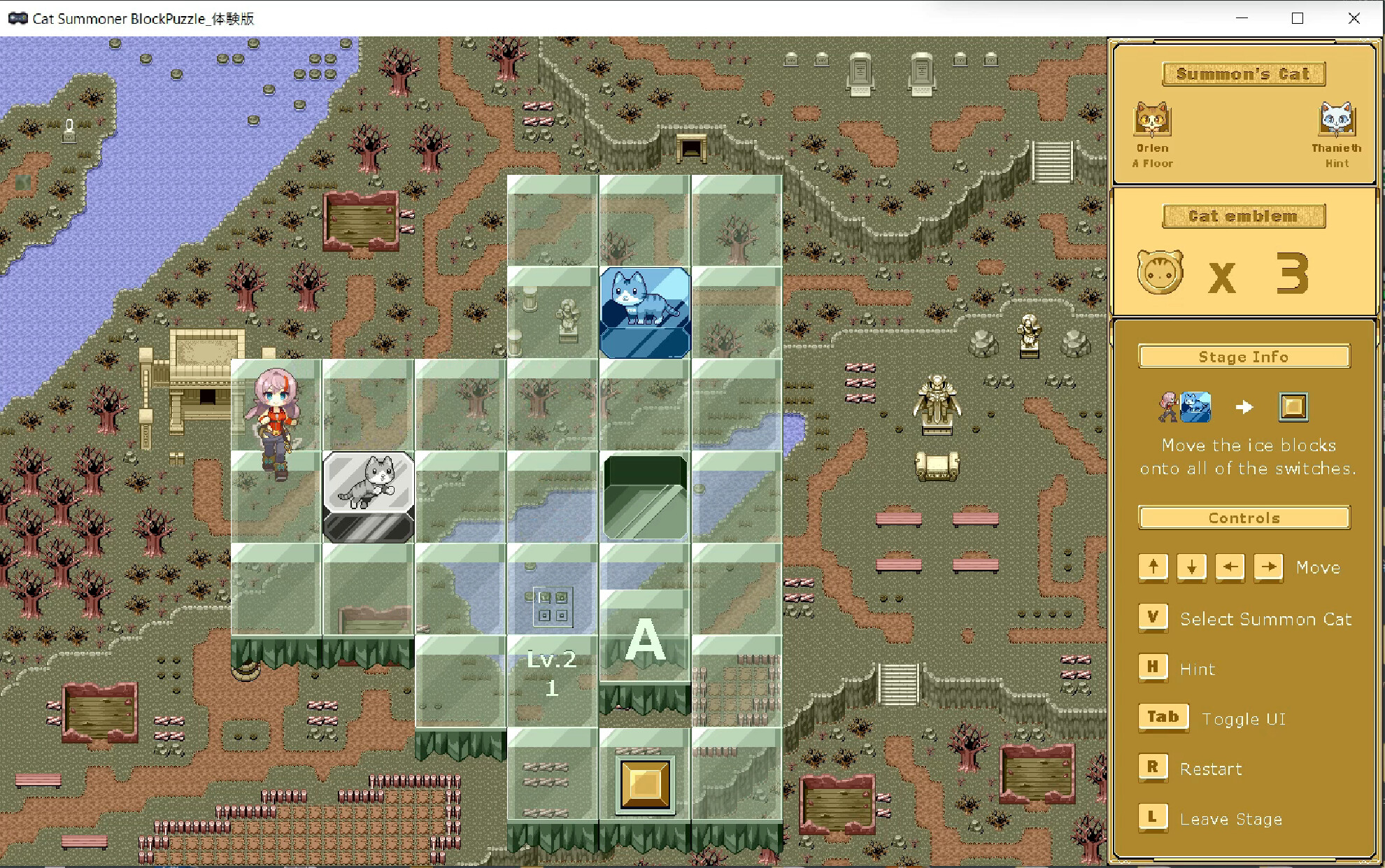Toggle Select Summon Cat with V
This screenshot has height=868, width=1385.
point(1153,618)
